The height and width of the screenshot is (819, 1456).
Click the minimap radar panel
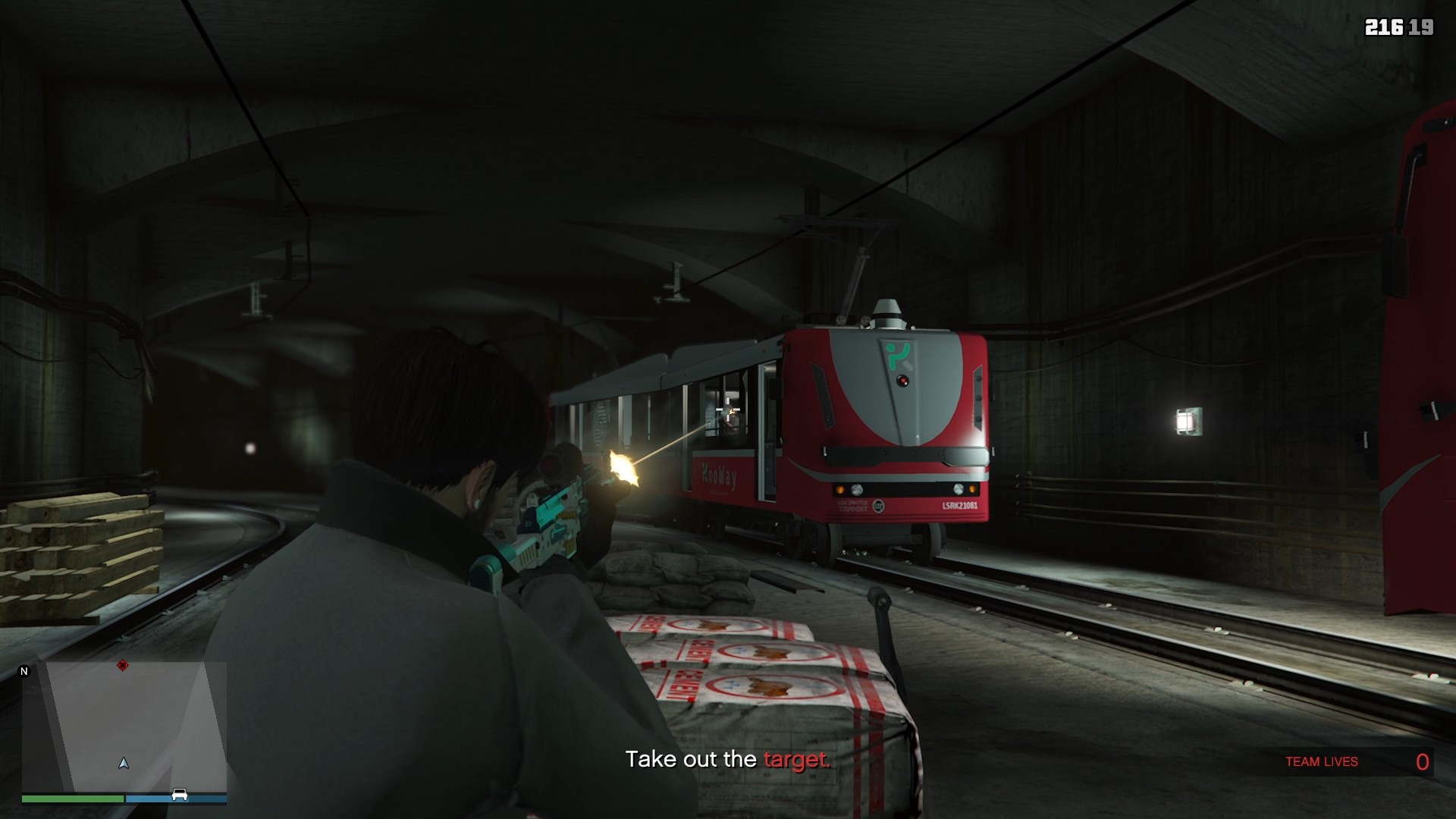point(124,726)
